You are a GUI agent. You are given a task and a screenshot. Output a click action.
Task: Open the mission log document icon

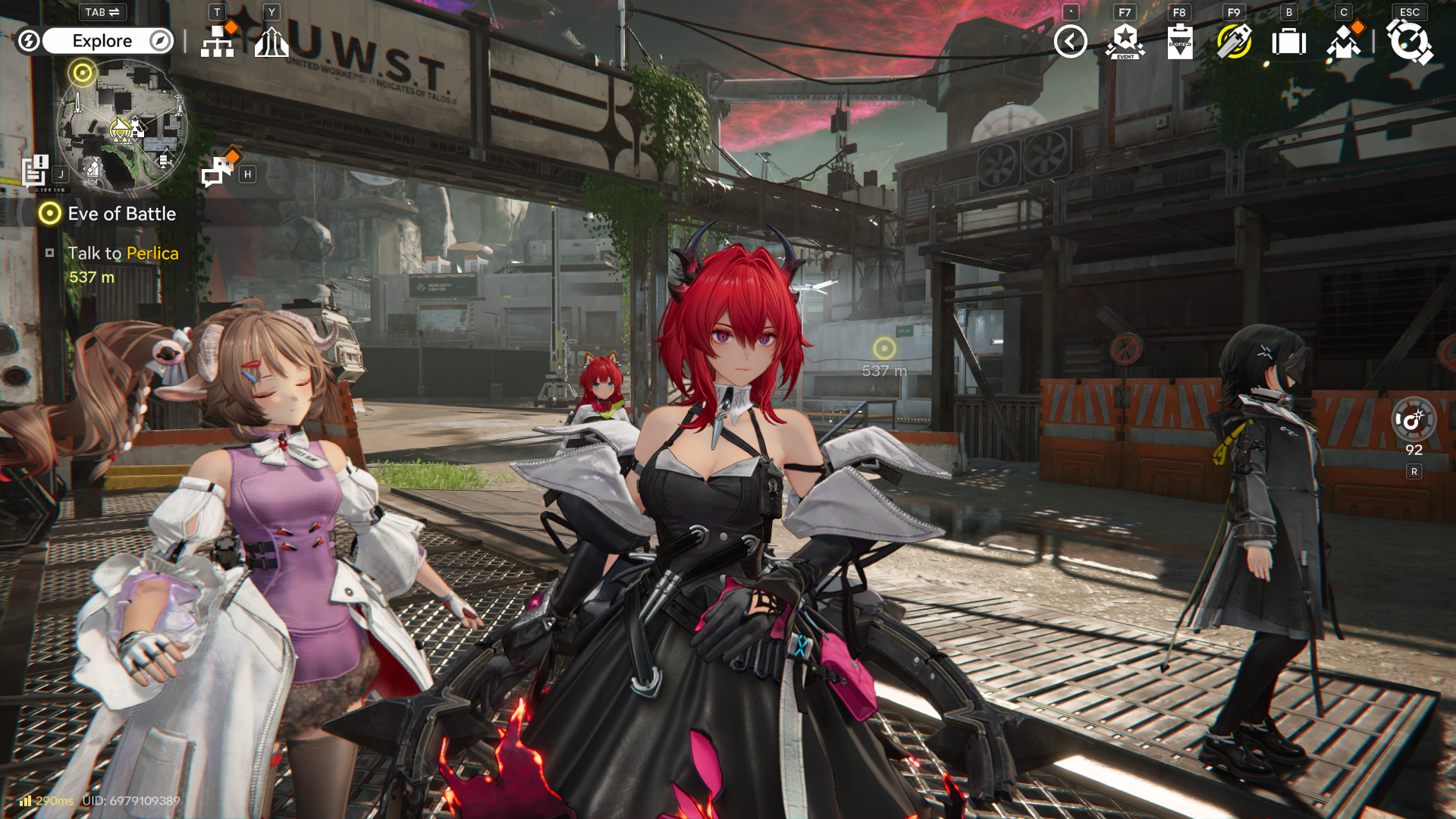pyautogui.click(x=35, y=170)
